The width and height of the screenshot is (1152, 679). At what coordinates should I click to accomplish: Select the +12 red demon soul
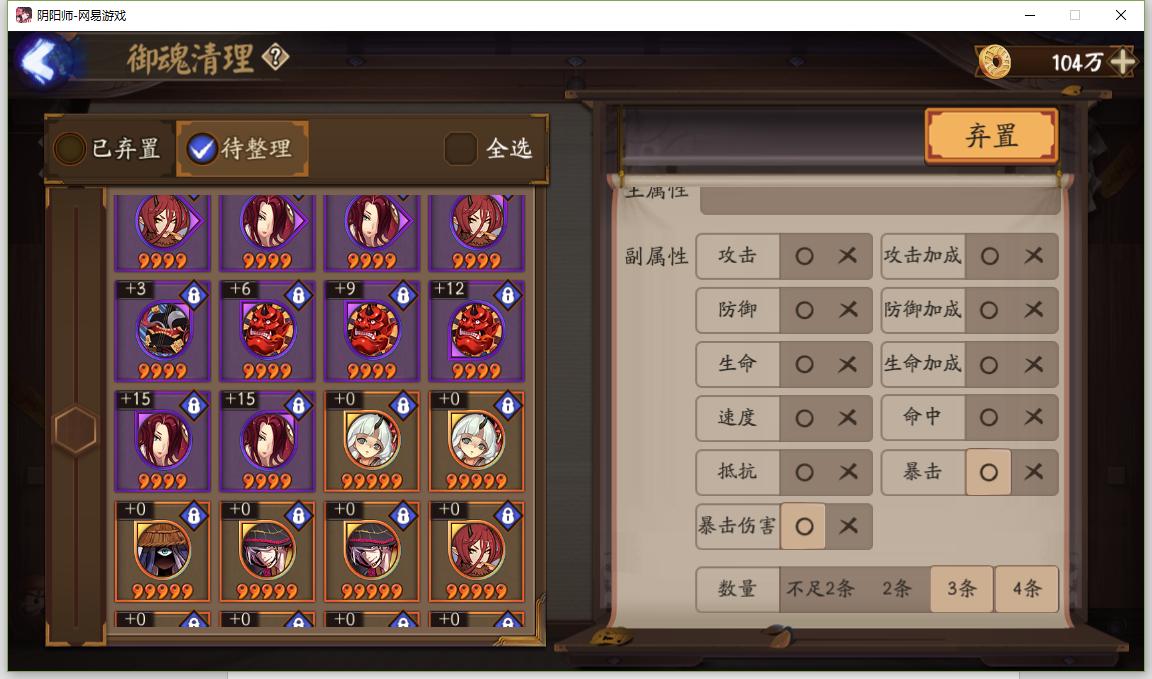click(476, 331)
